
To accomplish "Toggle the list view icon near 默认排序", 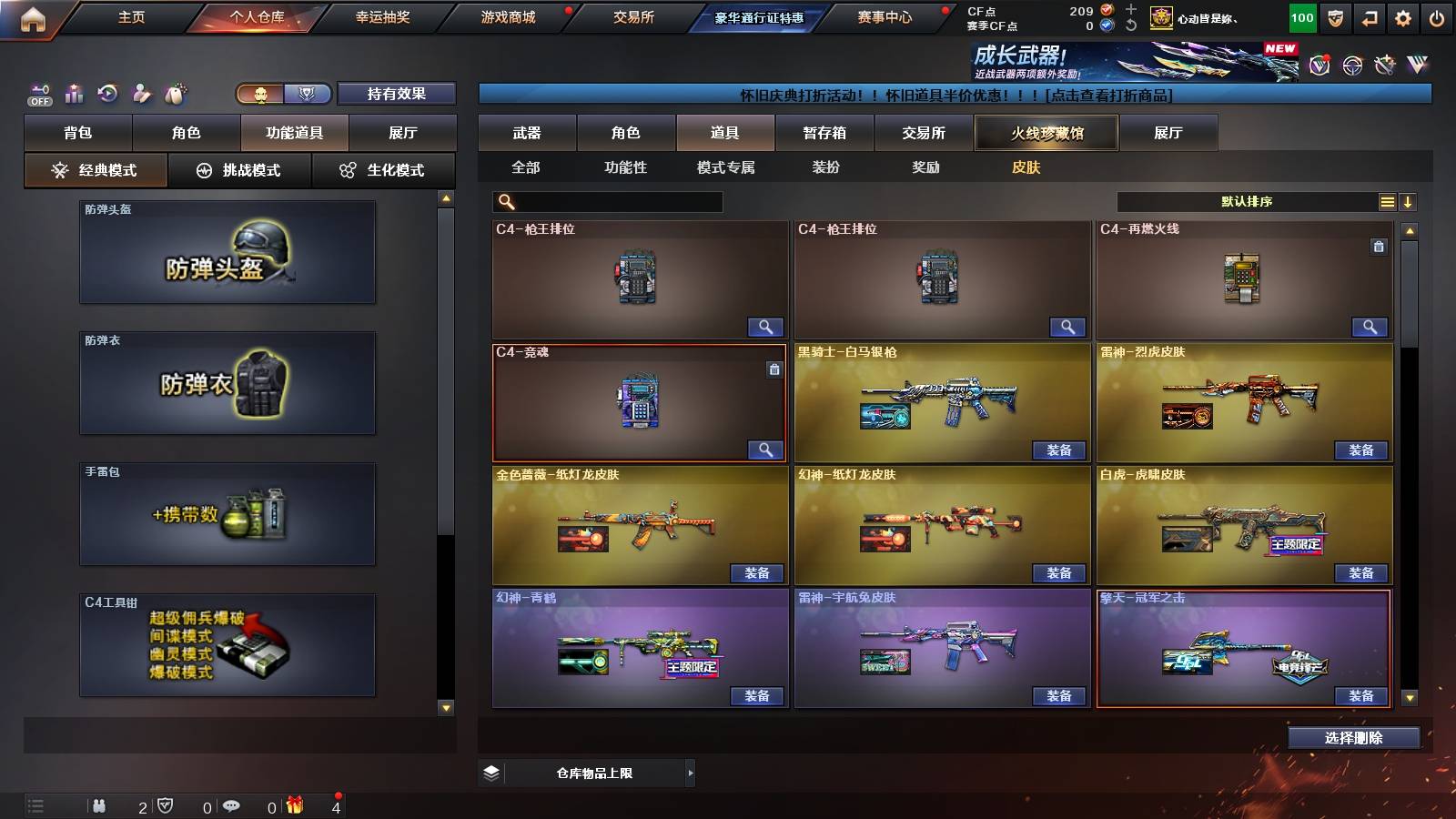I will (x=1387, y=201).
